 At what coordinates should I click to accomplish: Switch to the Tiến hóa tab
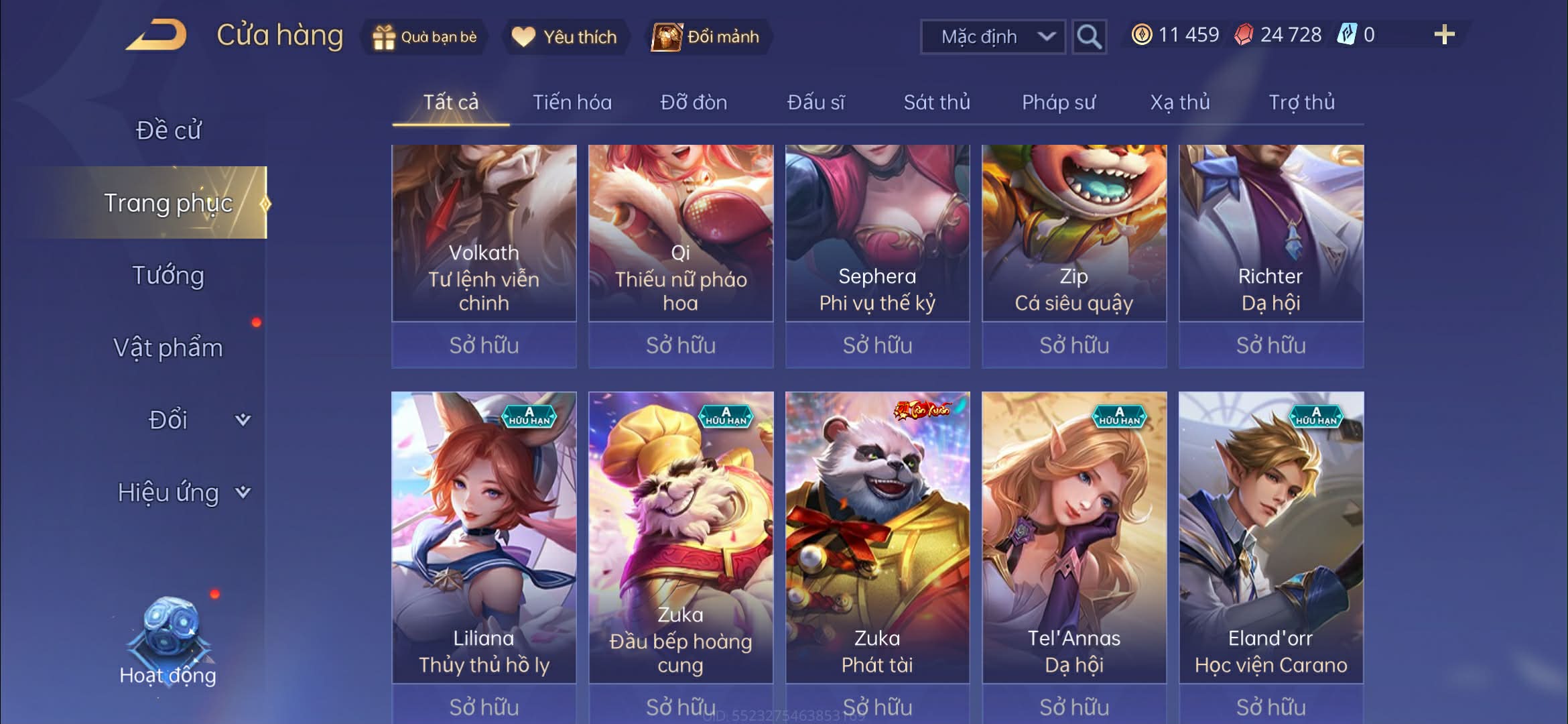click(x=572, y=103)
